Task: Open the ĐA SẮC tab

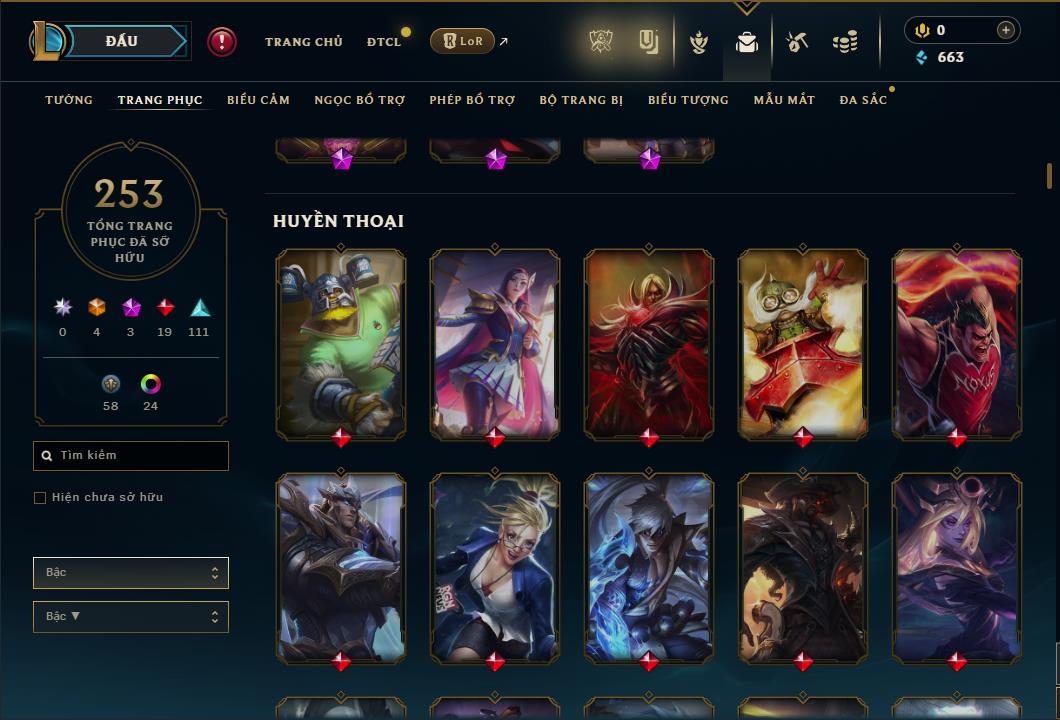Action: click(863, 100)
